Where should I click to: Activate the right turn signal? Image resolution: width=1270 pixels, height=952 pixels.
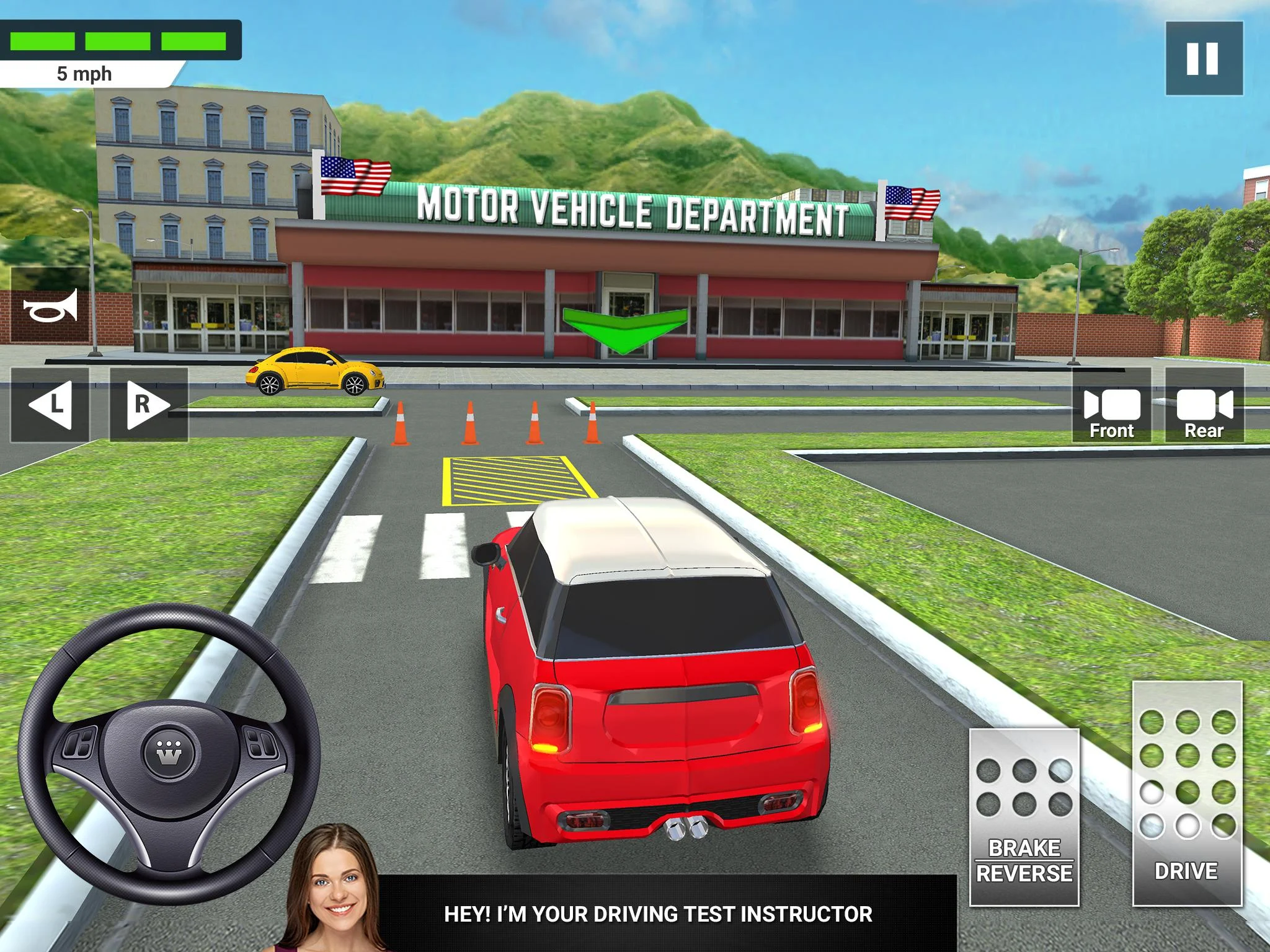pos(149,405)
